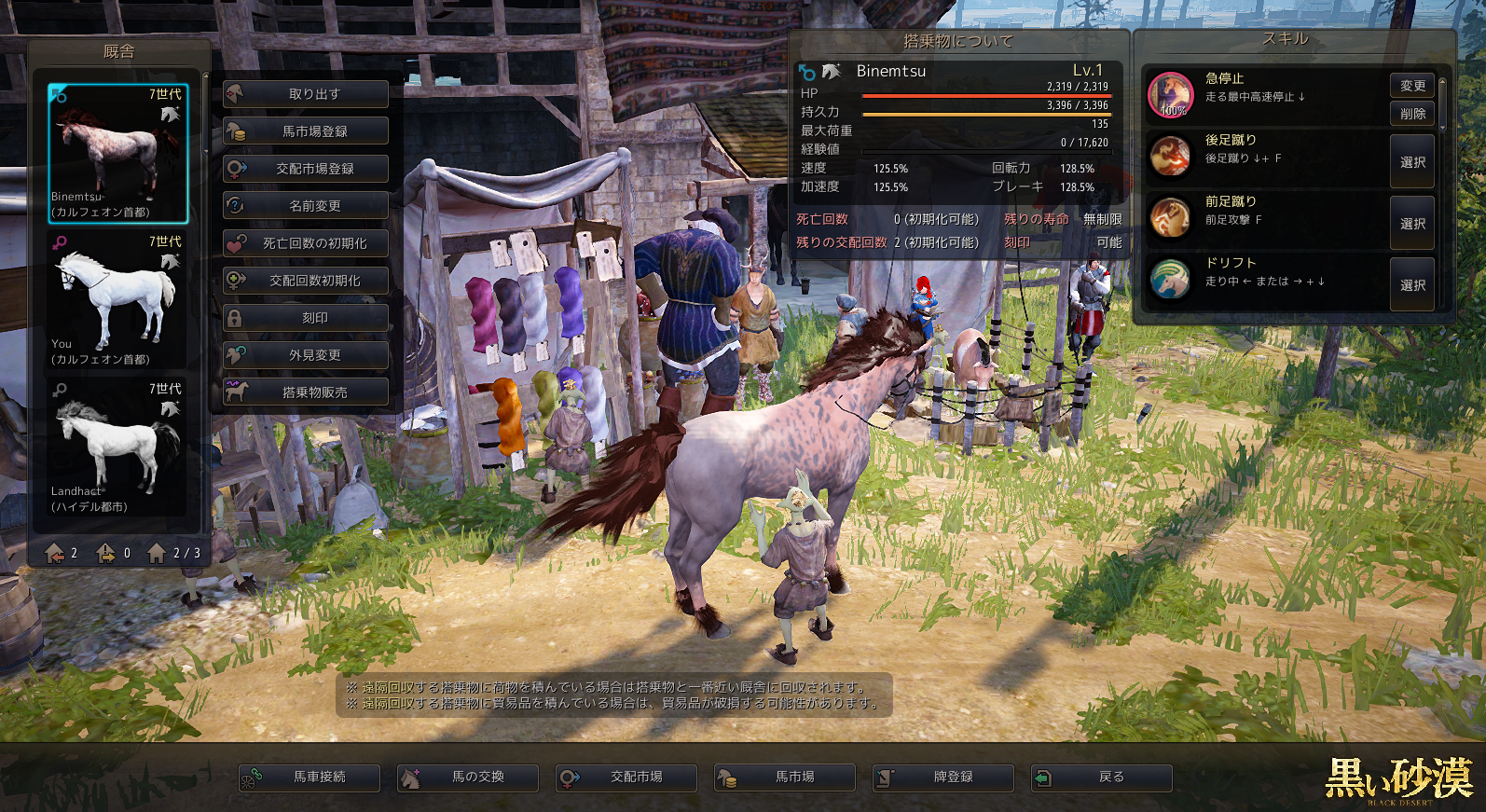The height and width of the screenshot is (812, 1486).
Task: Choose 選択 for the ドリフト skill
Action: [1412, 285]
